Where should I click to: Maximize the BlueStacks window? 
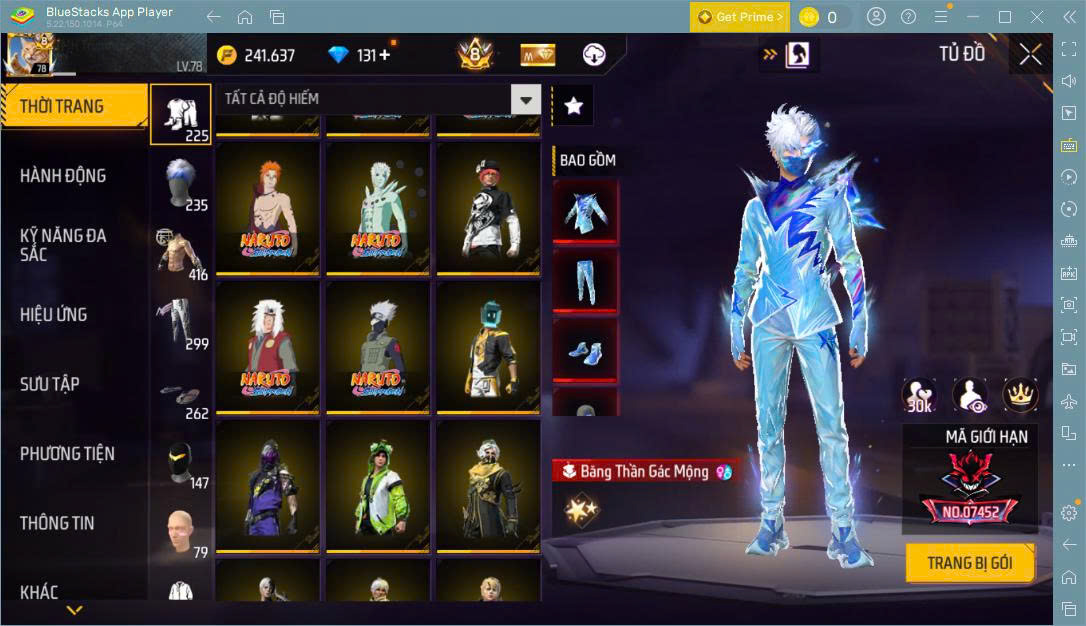[x=1005, y=17]
